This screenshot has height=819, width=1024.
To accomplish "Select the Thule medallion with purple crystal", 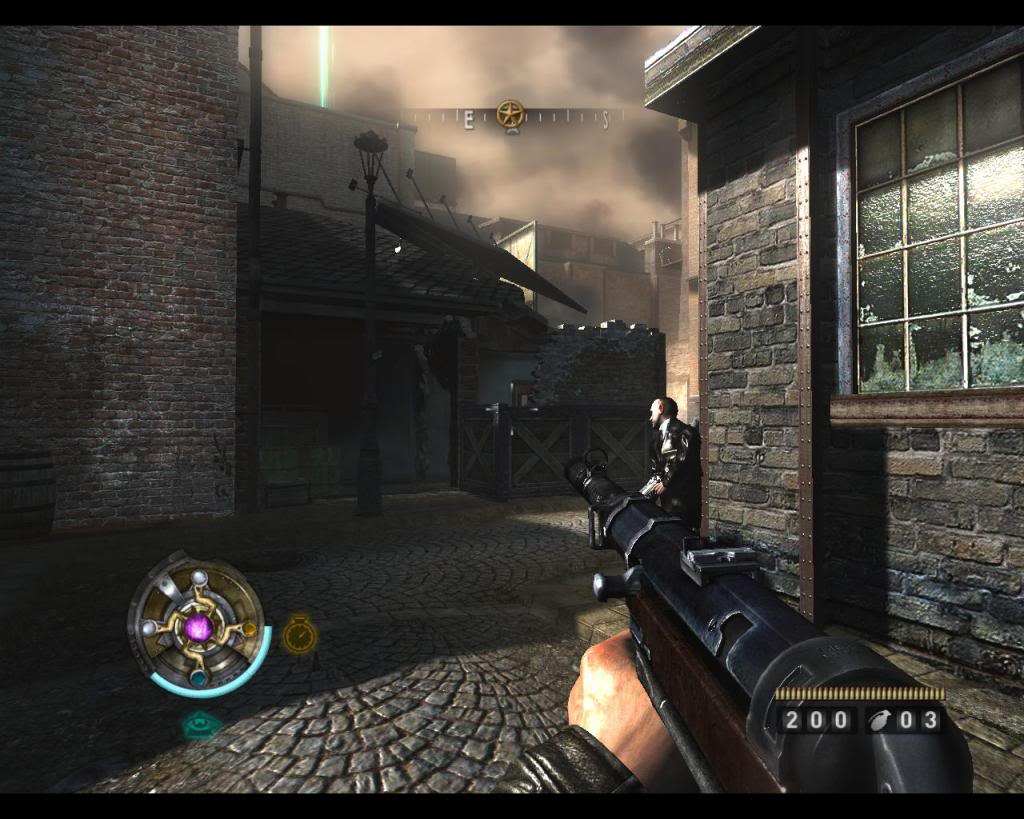I will 198,627.
